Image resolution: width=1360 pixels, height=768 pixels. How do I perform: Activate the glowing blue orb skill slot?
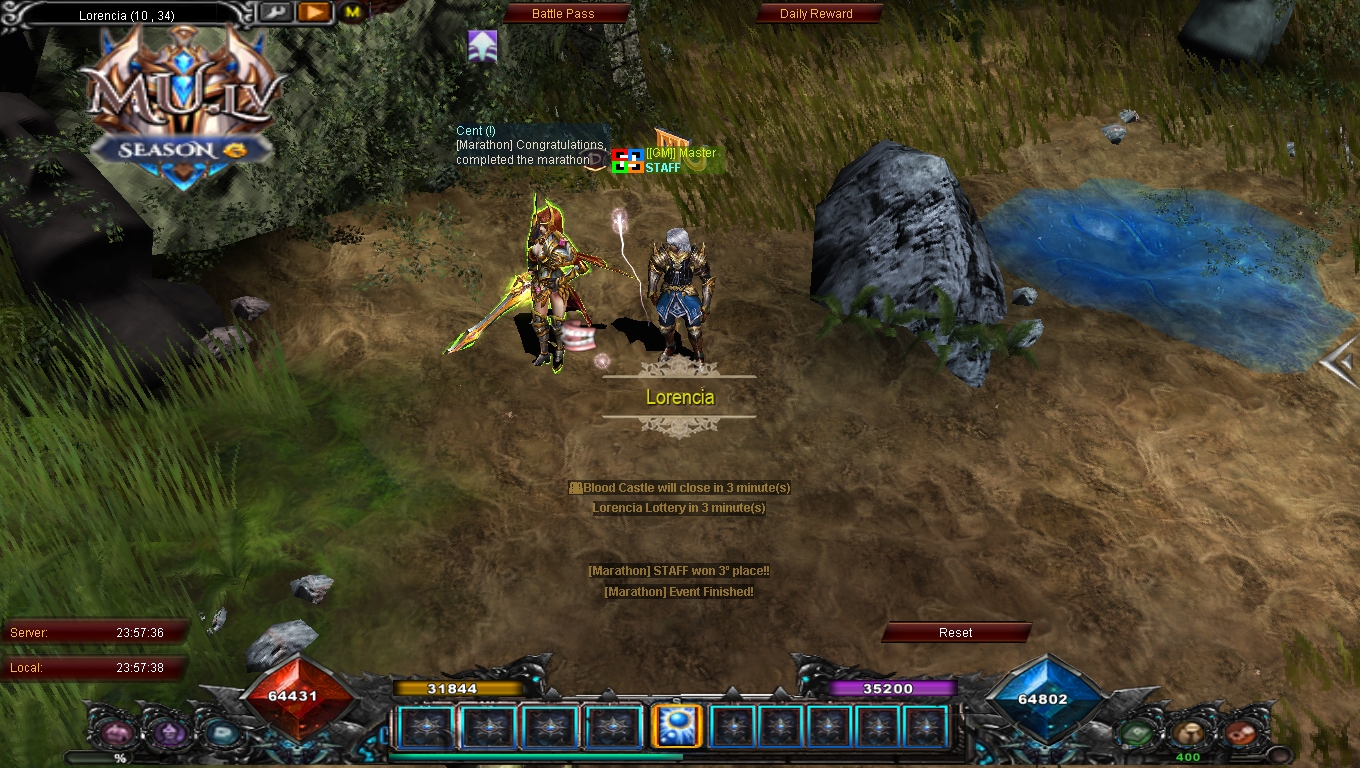tap(675, 727)
